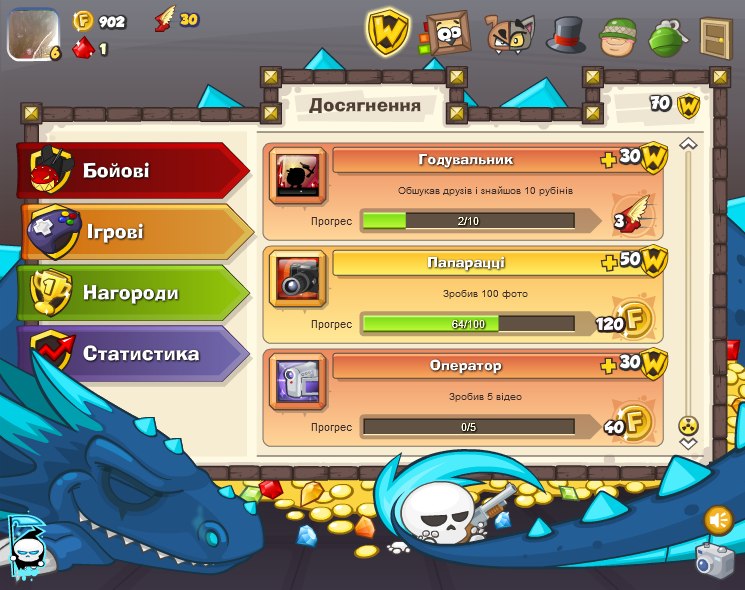This screenshot has height=590, width=745.
Task: Select the Папарацці achievement row
Action: pyautogui.click(x=464, y=295)
